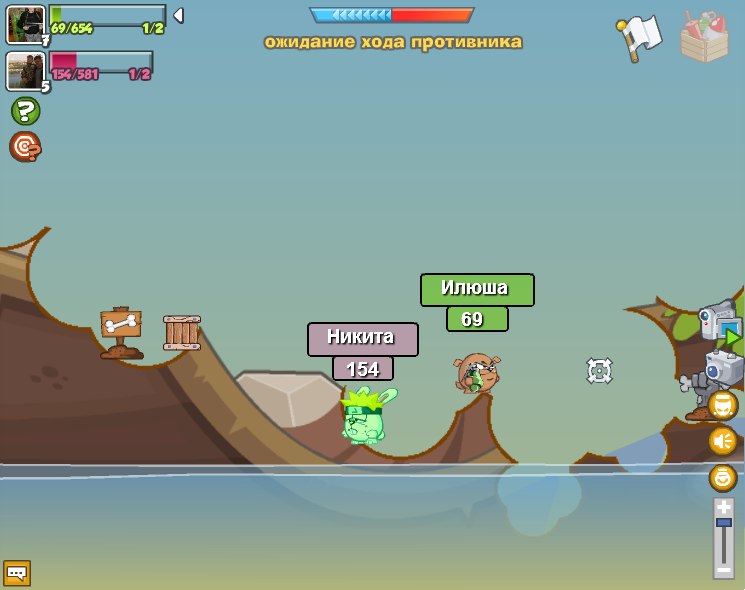Click the orange face button above speaker

722,405
